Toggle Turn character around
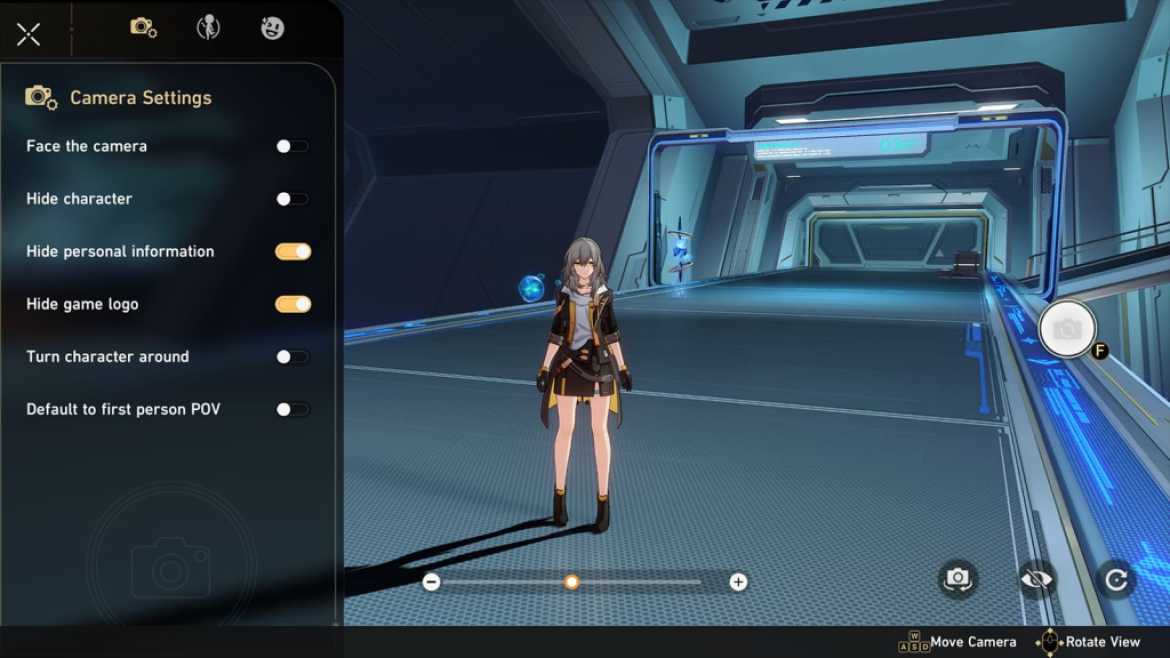The height and width of the screenshot is (658, 1170). 292,357
